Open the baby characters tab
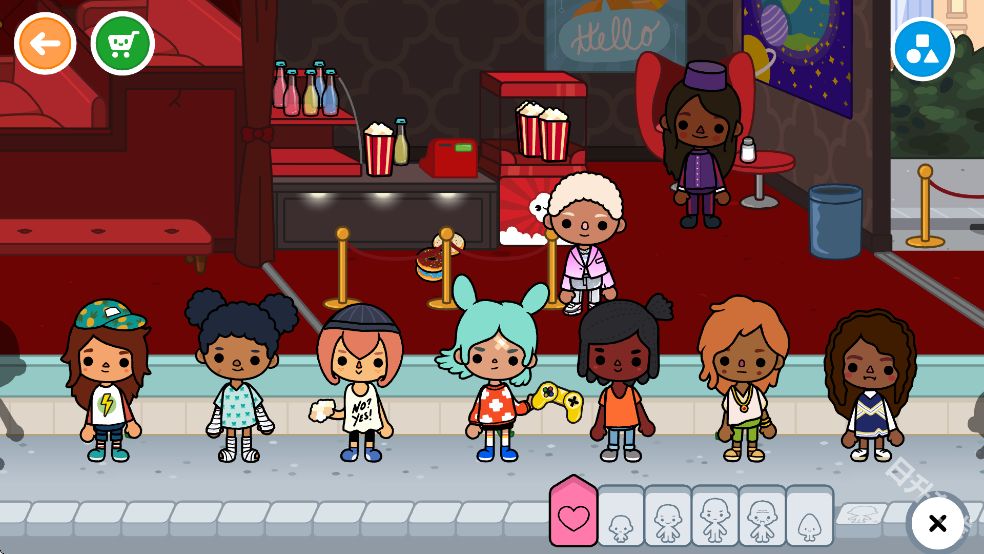Image resolution: width=984 pixels, height=554 pixels. click(620, 520)
